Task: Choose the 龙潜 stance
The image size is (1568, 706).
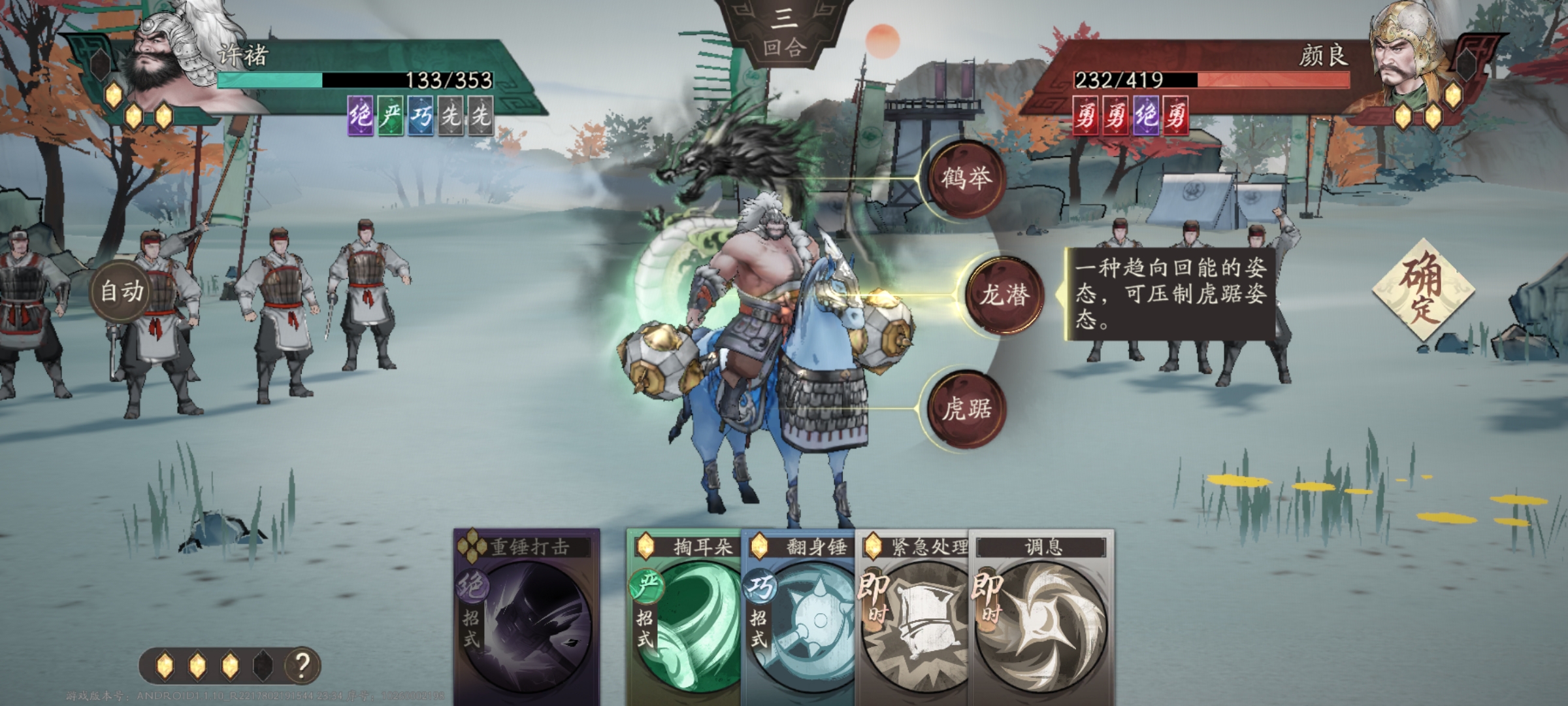Action: [1005, 295]
